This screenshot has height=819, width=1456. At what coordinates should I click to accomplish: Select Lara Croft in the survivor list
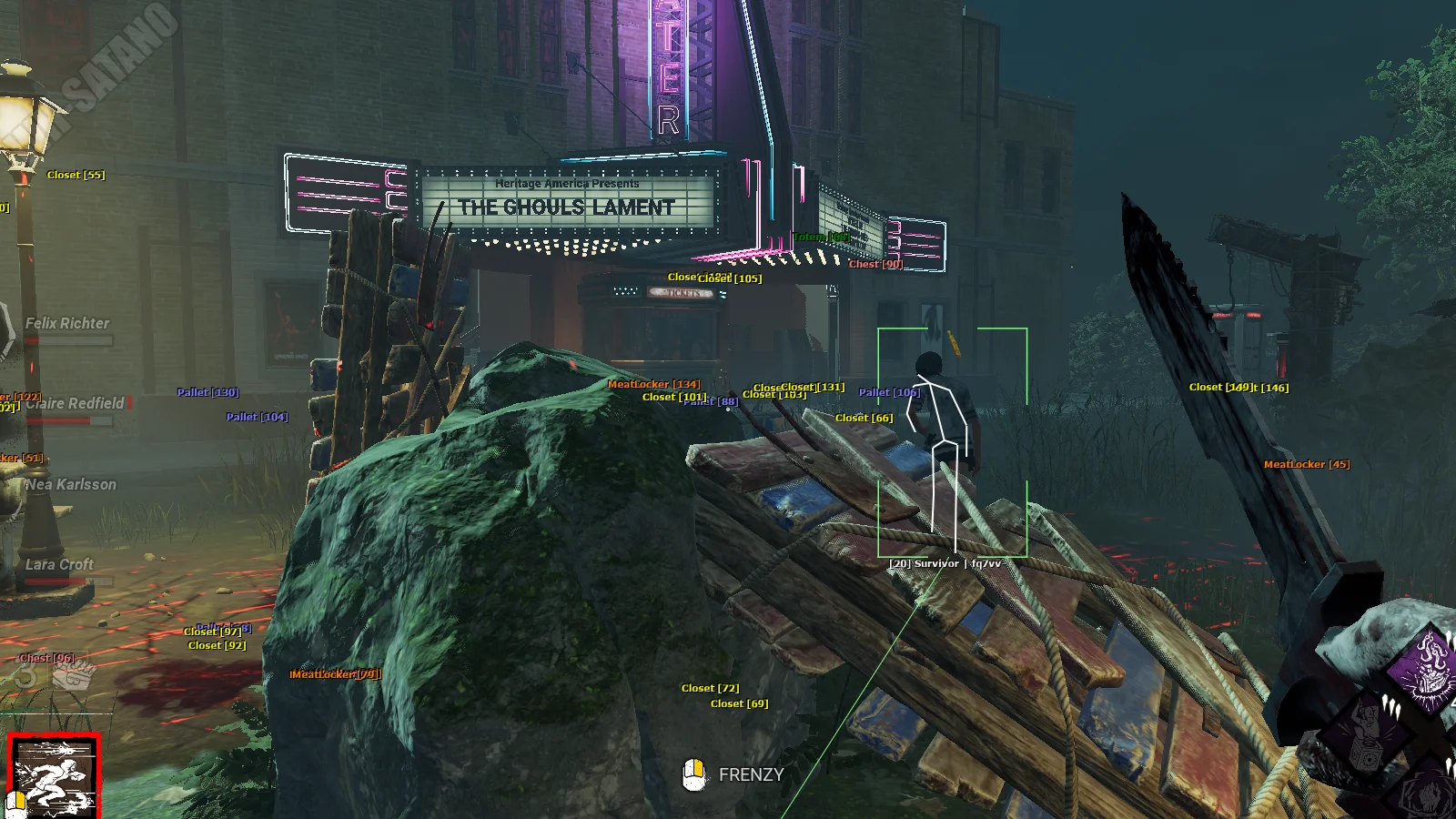click(59, 565)
